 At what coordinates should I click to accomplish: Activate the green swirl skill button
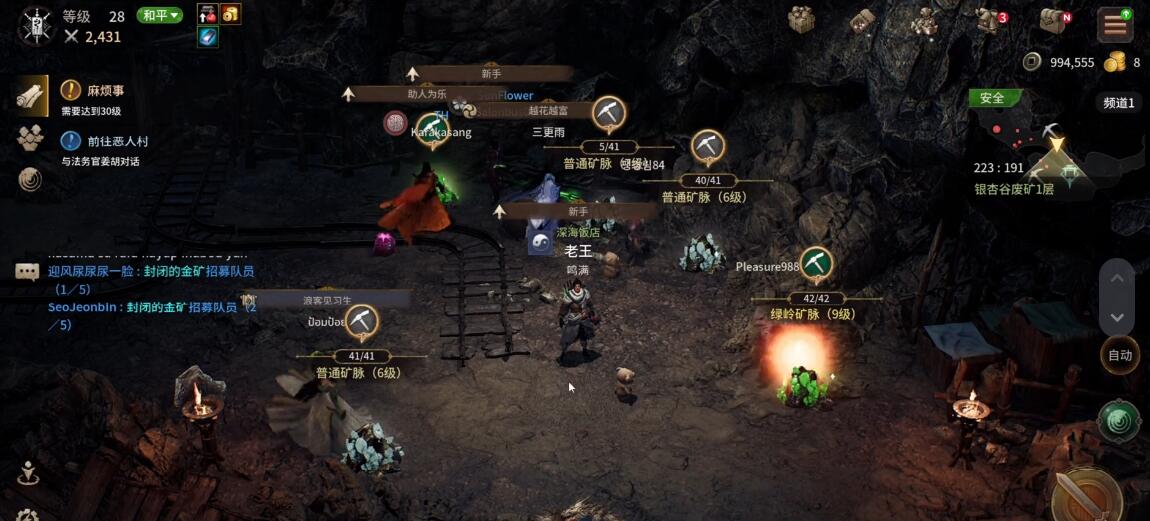pyautogui.click(x=1118, y=421)
